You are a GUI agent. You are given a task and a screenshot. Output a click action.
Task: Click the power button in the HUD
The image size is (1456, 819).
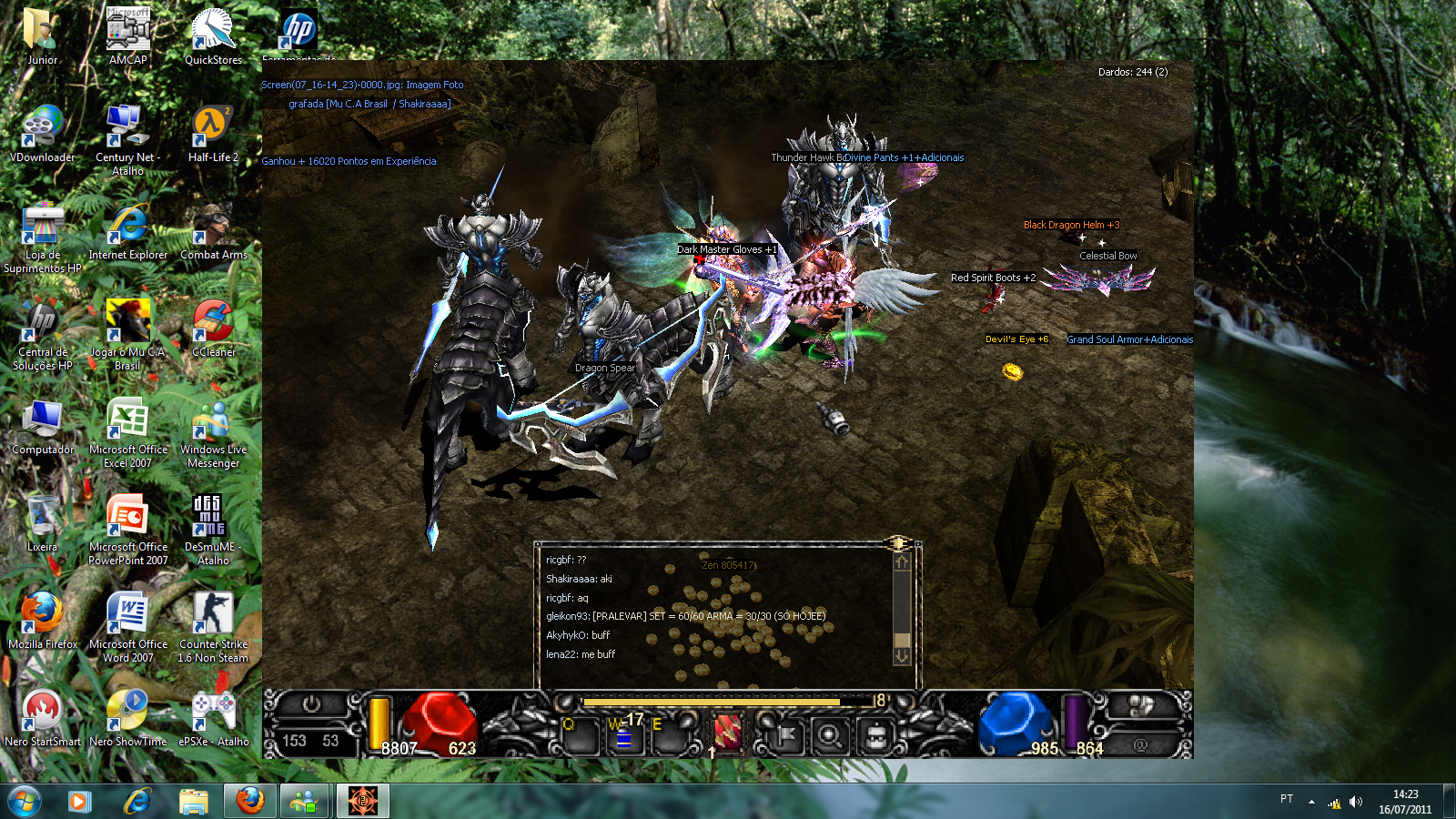click(x=311, y=704)
